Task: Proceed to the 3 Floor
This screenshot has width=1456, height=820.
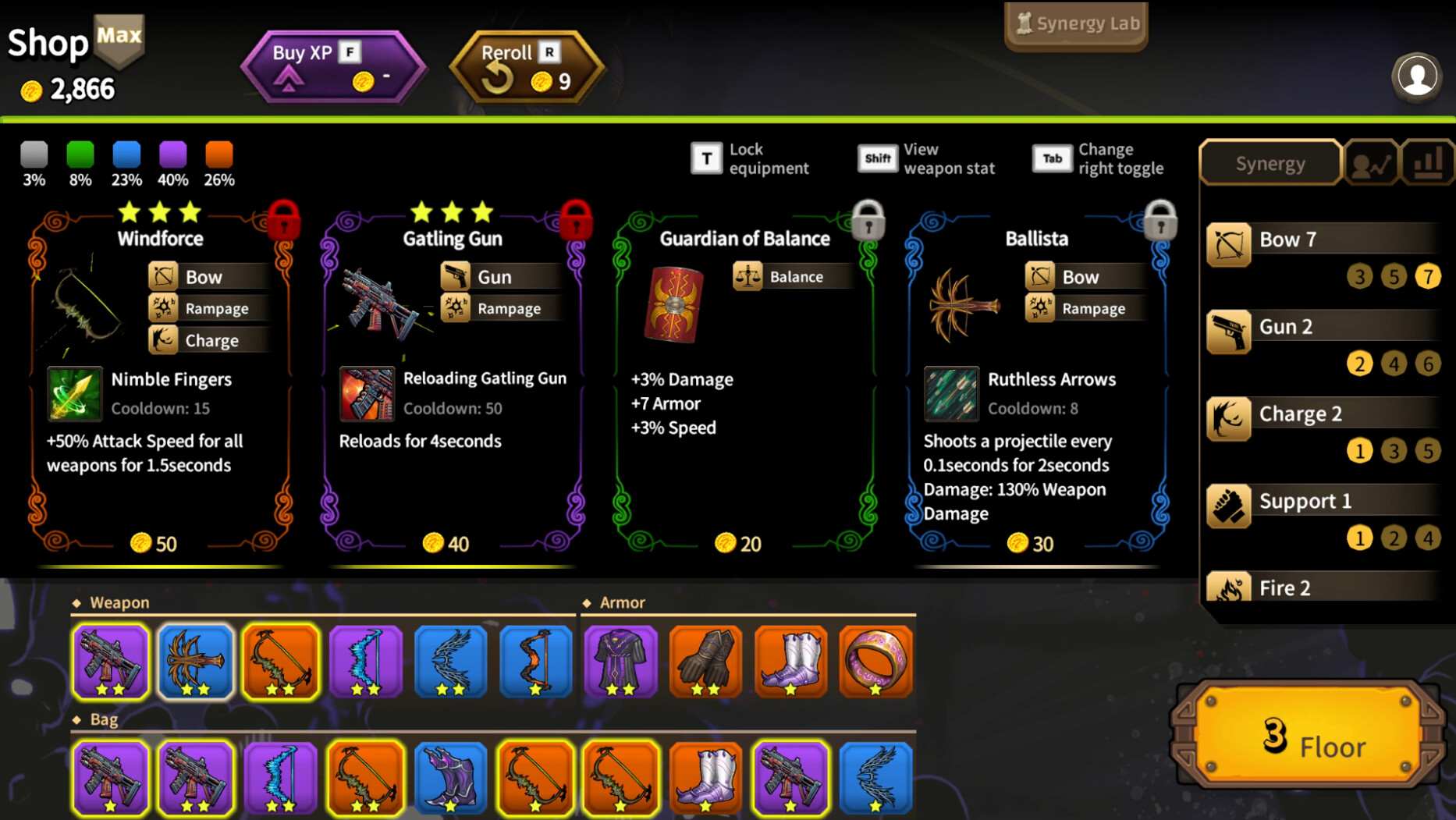Action: coord(1307,736)
